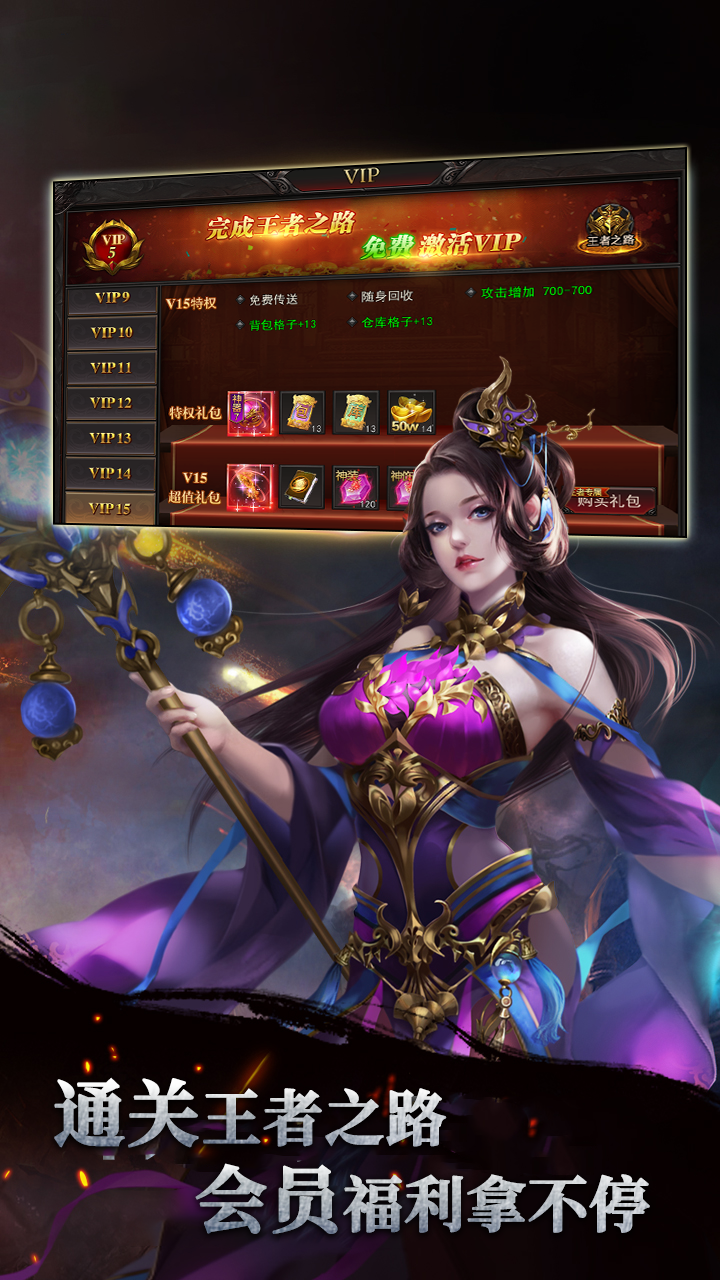Select the first red item in 特权礼包
The image size is (720, 1280).
(250, 413)
